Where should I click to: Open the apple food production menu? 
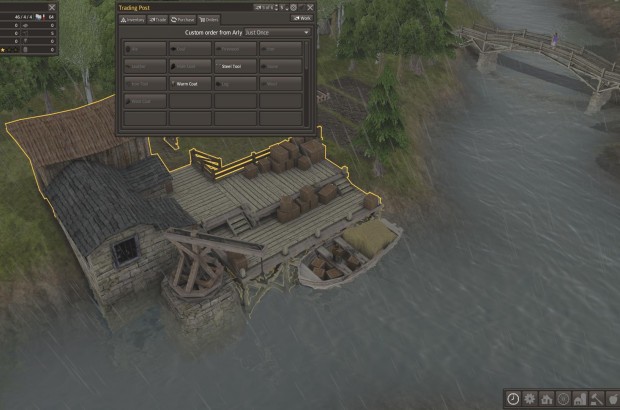[613, 398]
